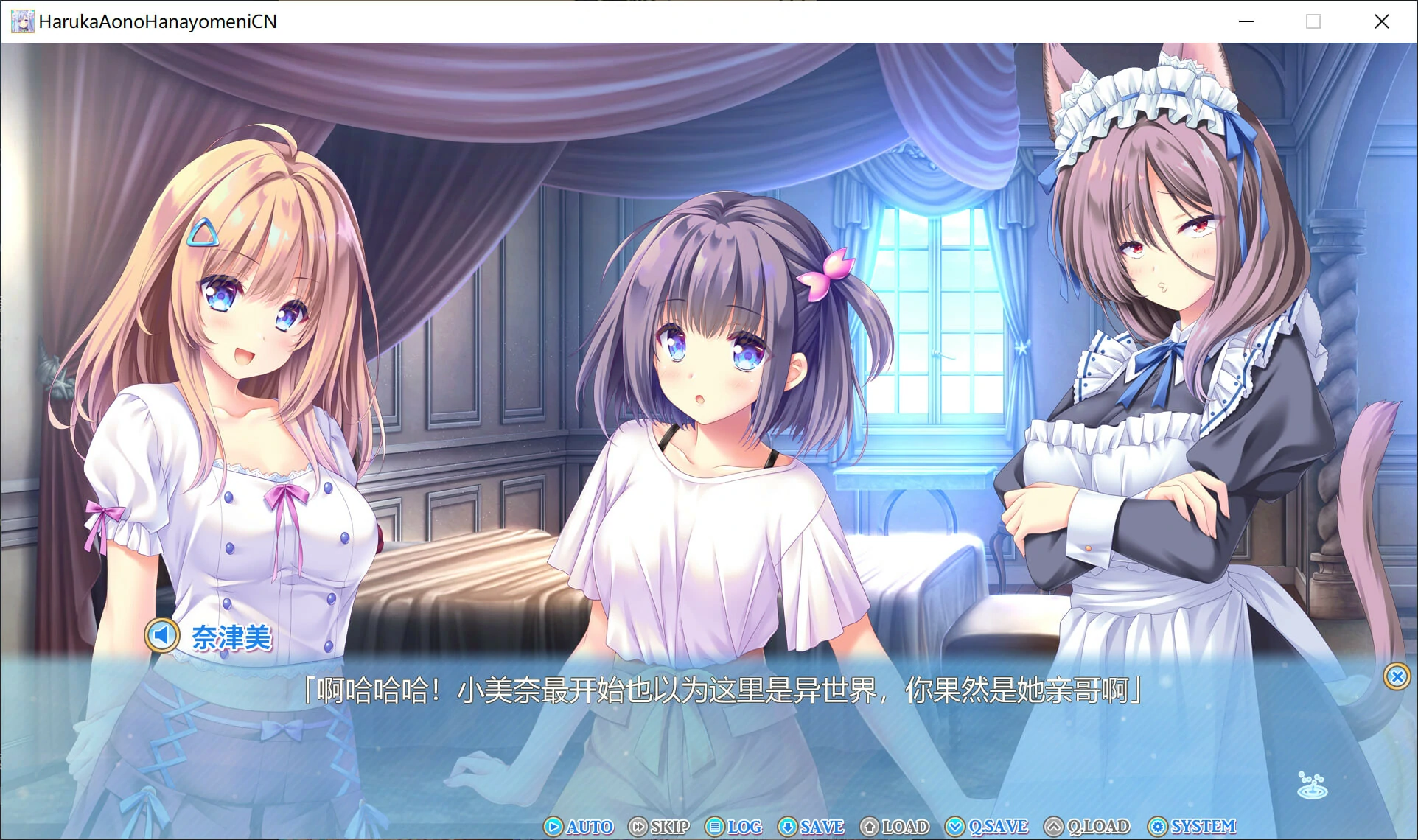This screenshot has width=1418, height=840.
Task: Open the load screen with the LOAD icon
Action: pyautogui.click(x=870, y=827)
